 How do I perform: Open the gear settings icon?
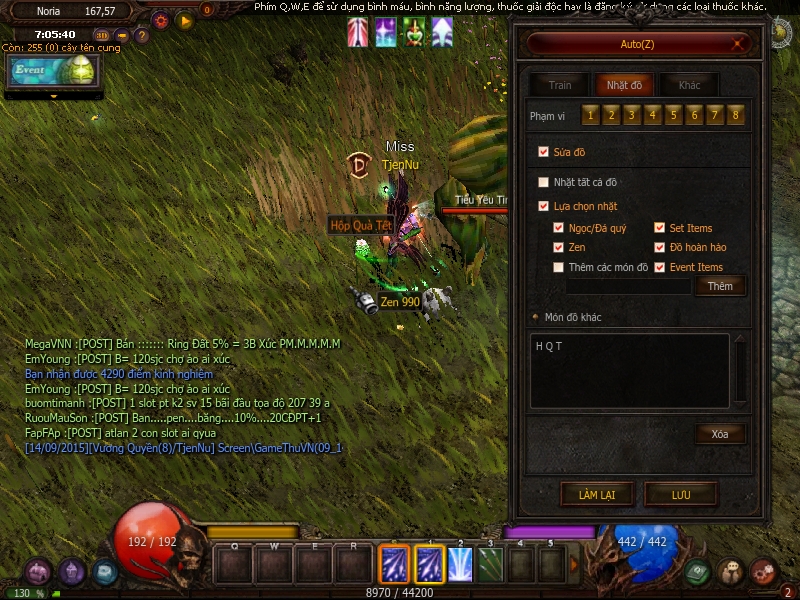(x=160, y=19)
